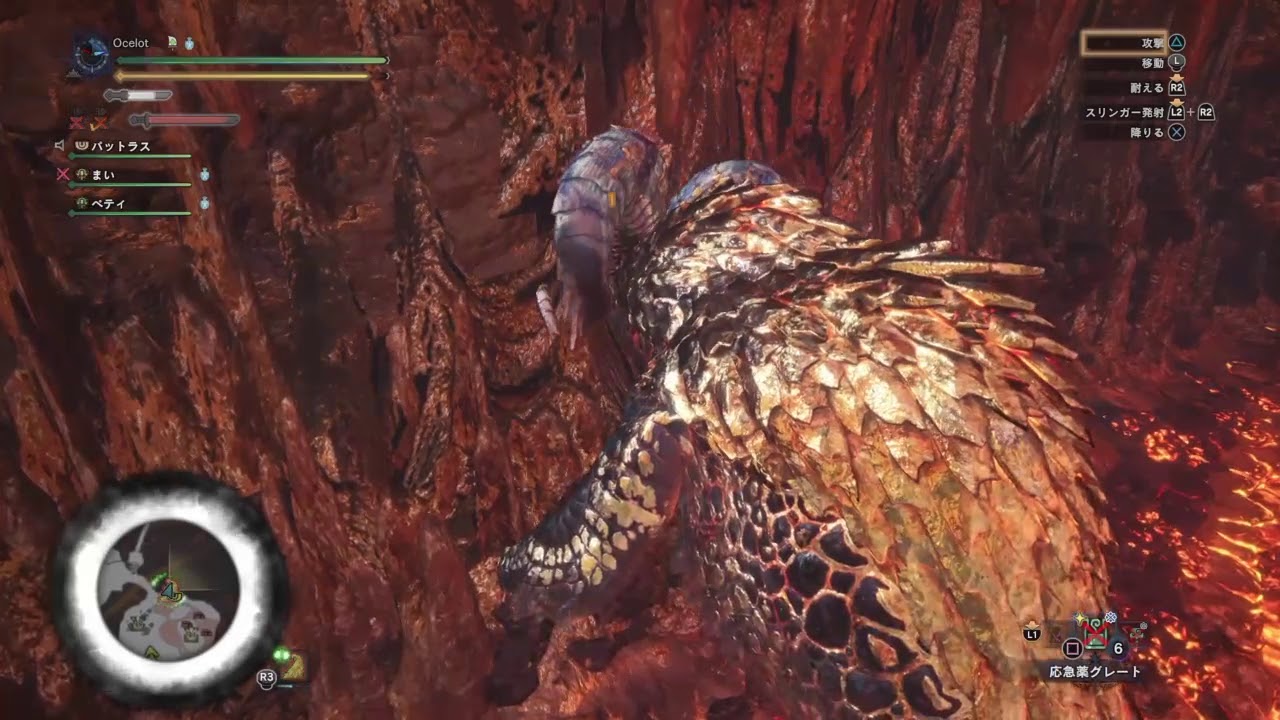Click the Palico mask icon by バットラス
The height and width of the screenshot is (720, 1280).
(82, 146)
